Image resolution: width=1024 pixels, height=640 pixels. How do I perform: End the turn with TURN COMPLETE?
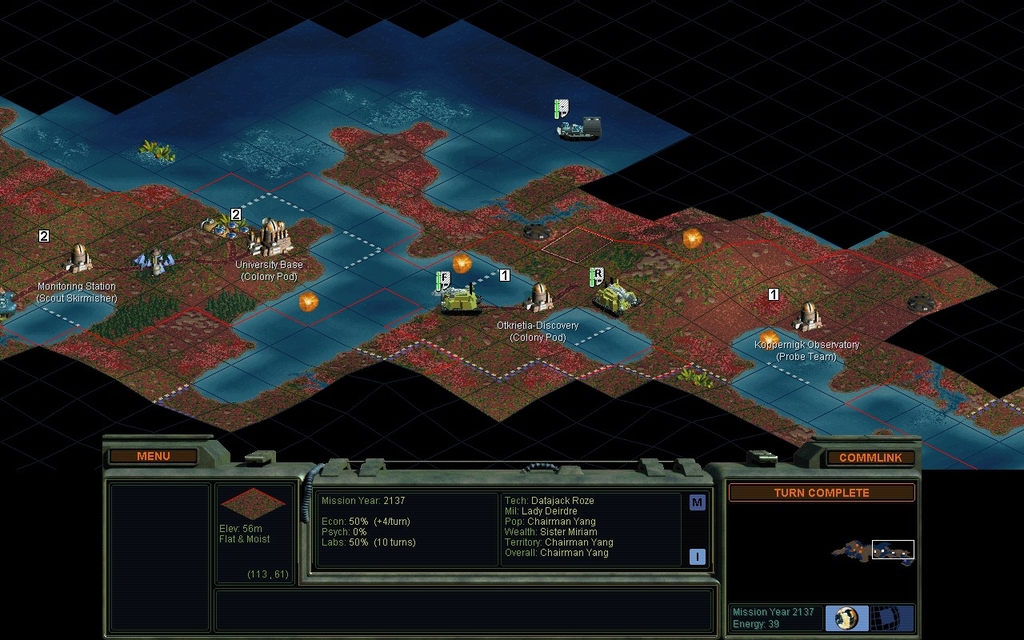tap(821, 493)
